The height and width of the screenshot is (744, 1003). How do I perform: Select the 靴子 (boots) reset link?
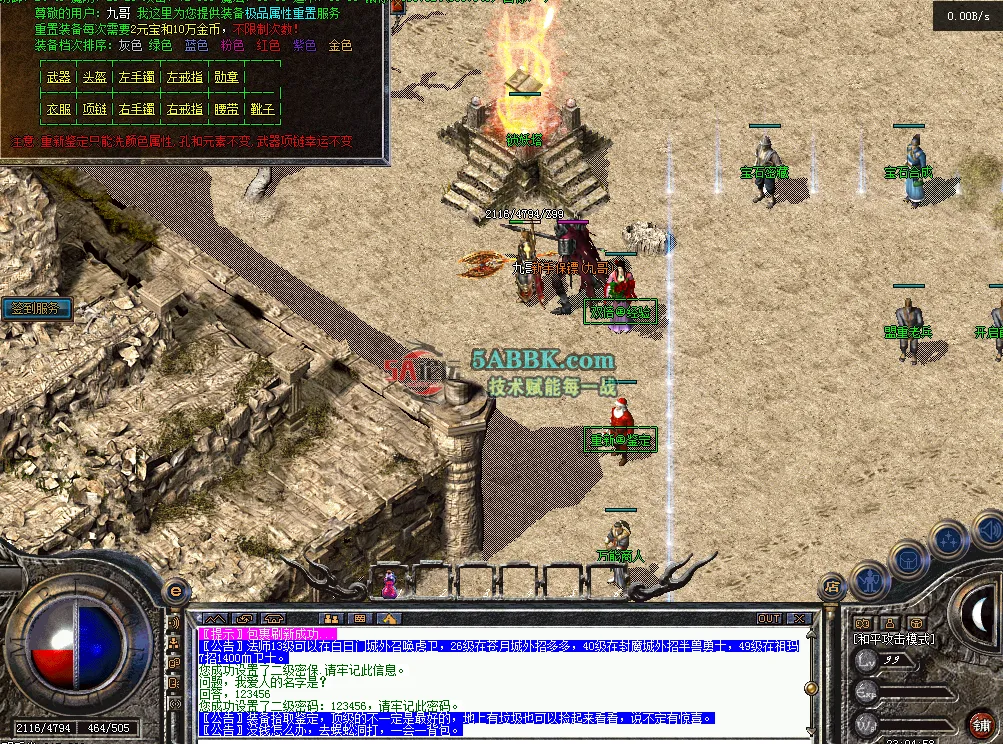coord(262,109)
